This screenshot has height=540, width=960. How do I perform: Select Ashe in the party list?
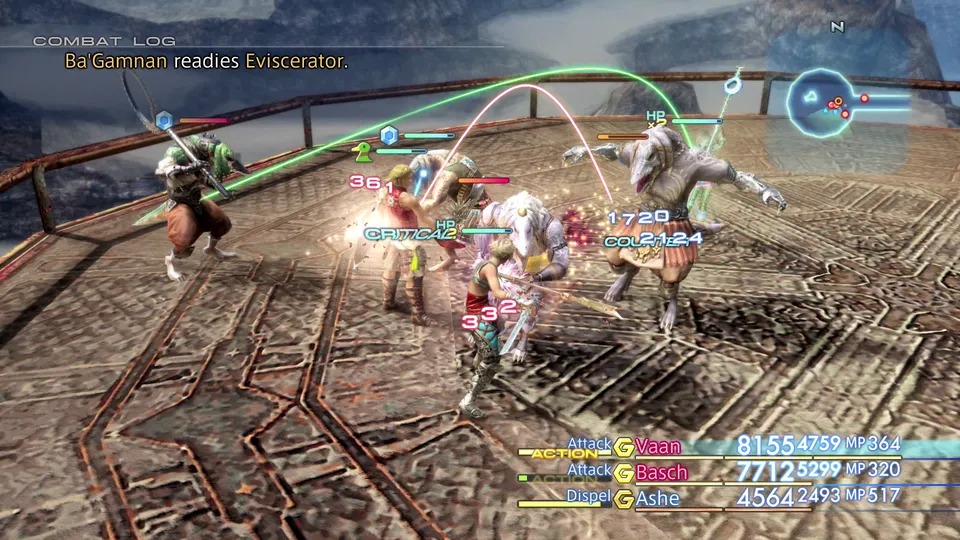pos(657,498)
